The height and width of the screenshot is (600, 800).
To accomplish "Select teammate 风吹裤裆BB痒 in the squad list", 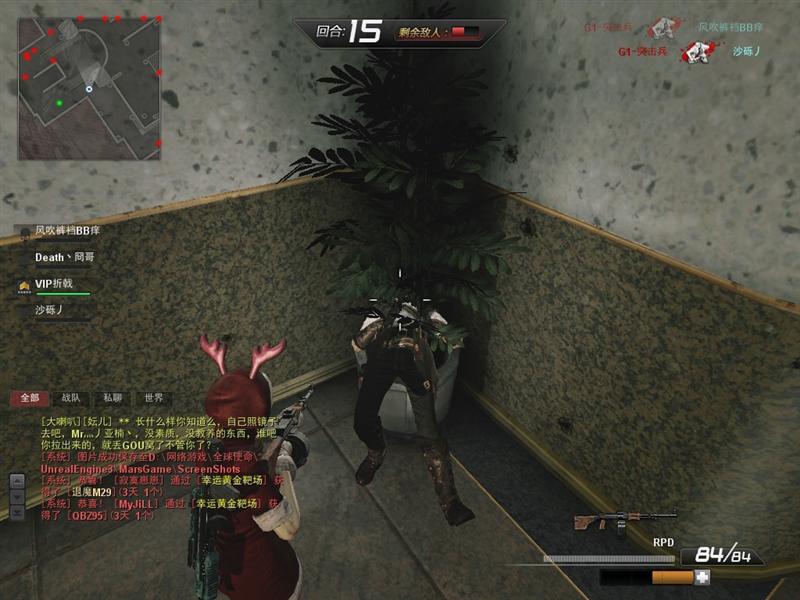I will 67,230.
